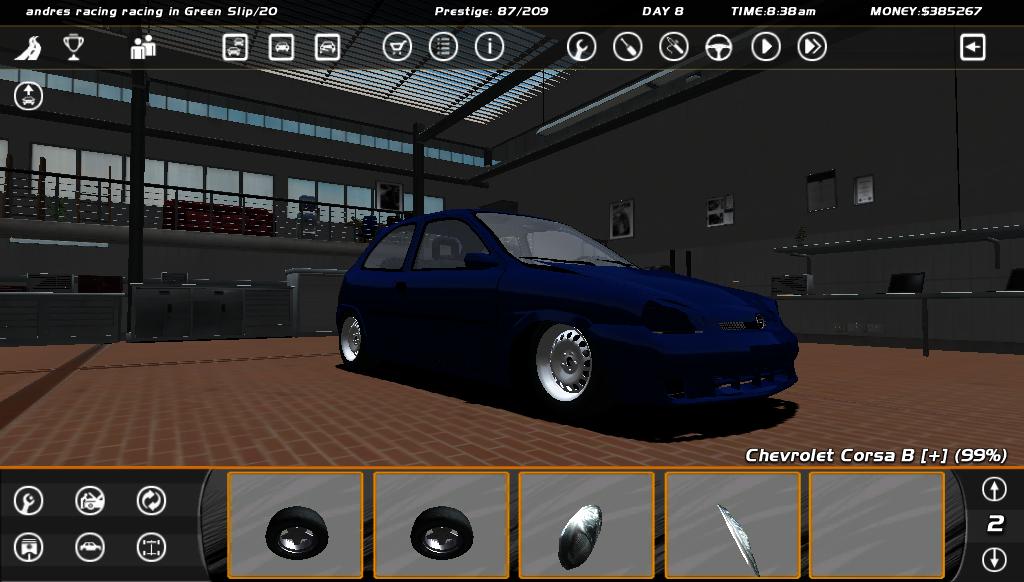Go to the previous parts page with the up arrow
Viewport: 1024px width, 582px height.
pos(993,489)
